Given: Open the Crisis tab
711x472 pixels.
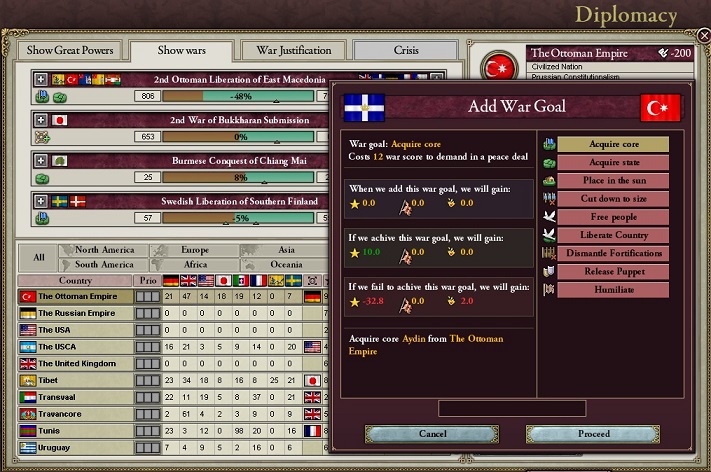Looking at the screenshot, I should 405,50.
